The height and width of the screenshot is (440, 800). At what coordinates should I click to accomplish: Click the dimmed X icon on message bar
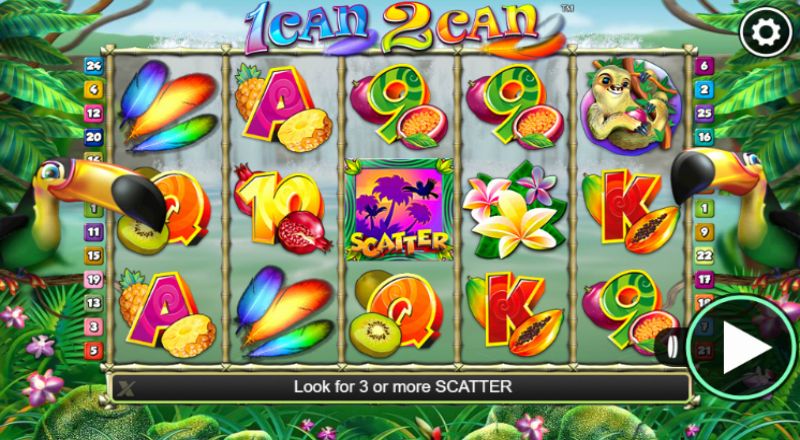[x=126, y=386]
